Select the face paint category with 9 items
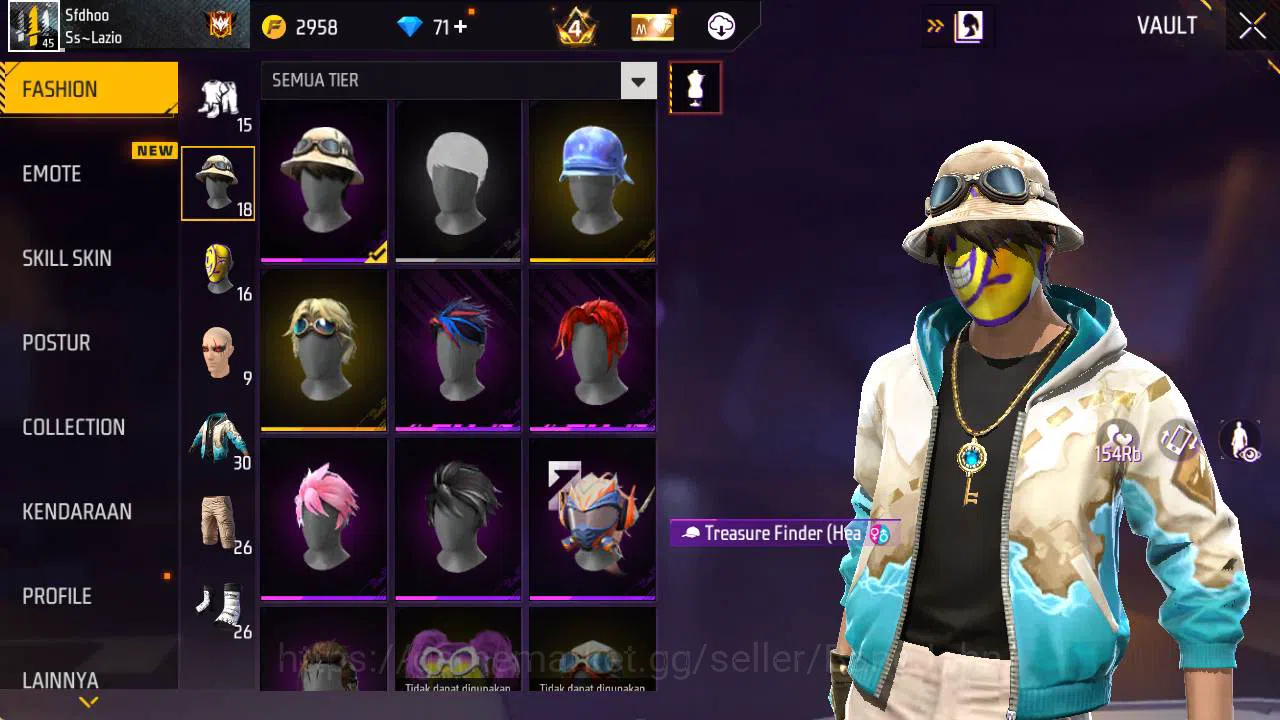The width and height of the screenshot is (1280, 720). [219, 352]
